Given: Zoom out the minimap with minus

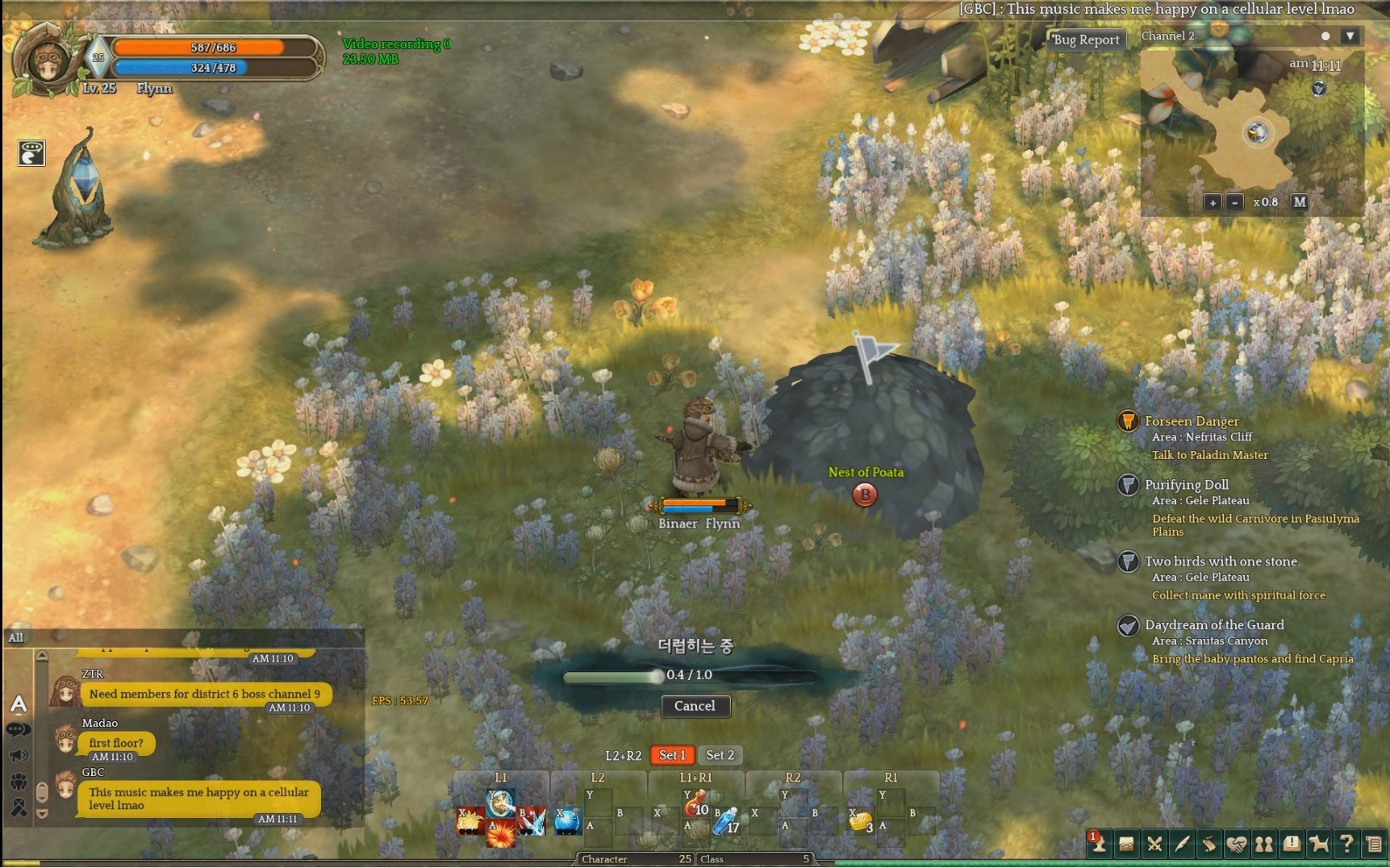Looking at the screenshot, I should click(x=1234, y=202).
